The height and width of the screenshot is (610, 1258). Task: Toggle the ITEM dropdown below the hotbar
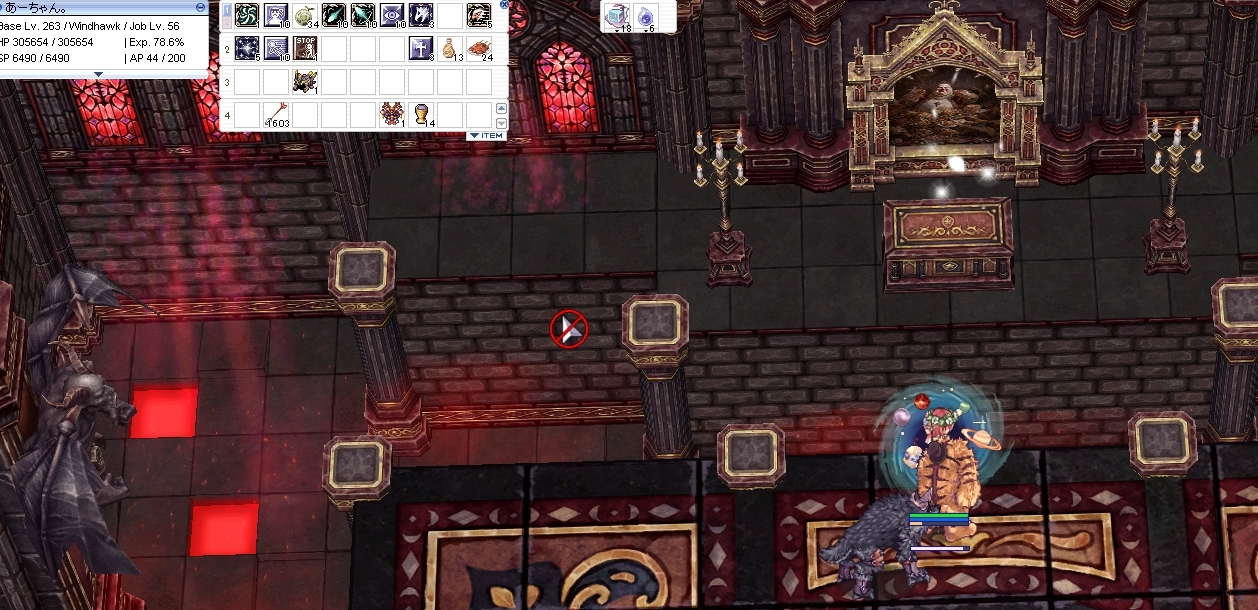tap(487, 135)
